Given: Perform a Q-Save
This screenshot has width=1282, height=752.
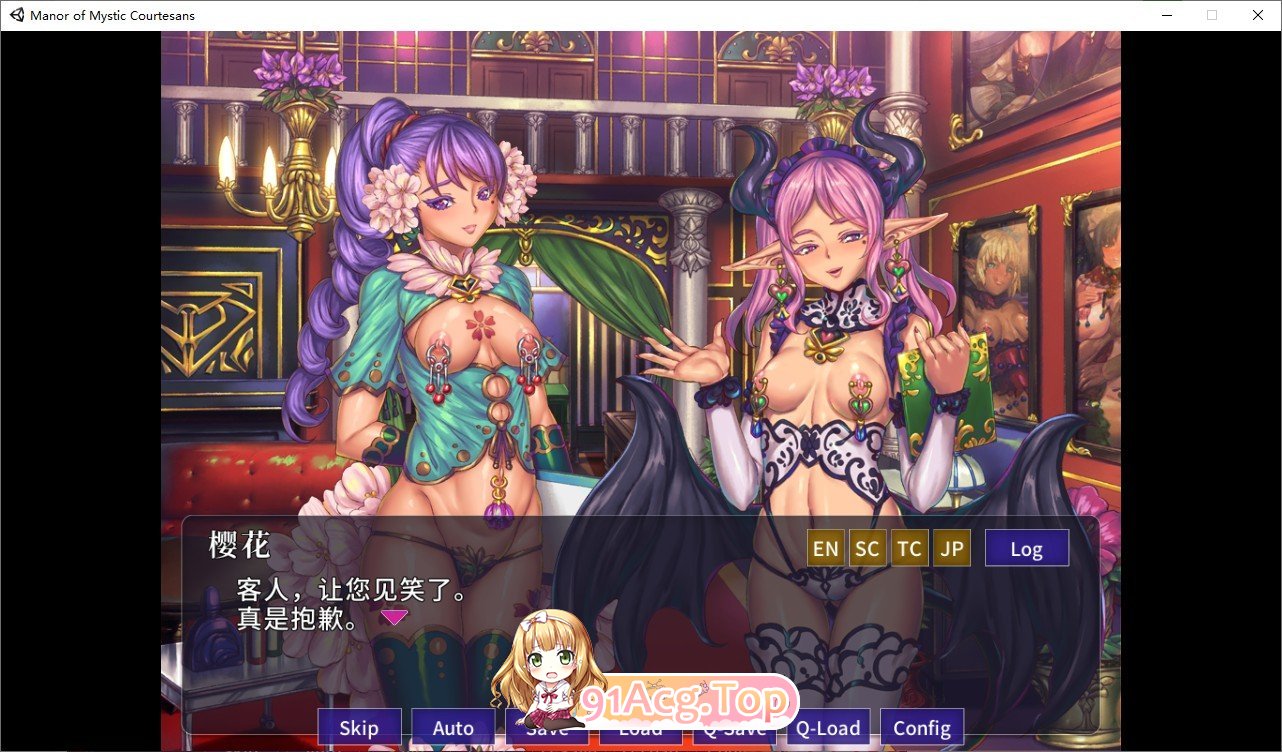Looking at the screenshot, I should click(733, 728).
